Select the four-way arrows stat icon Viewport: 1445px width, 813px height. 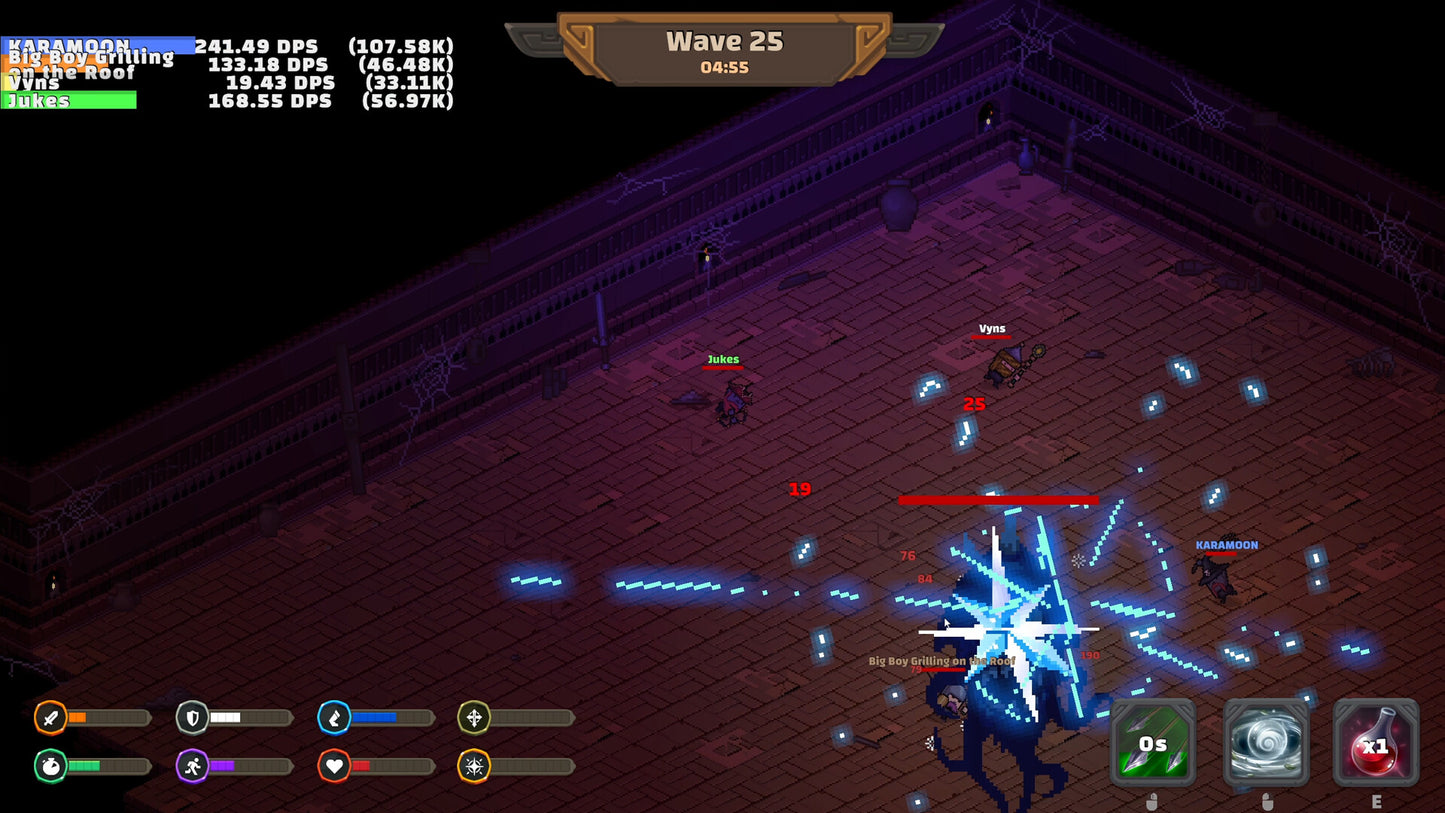pyautogui.click(x=474, y=717)
